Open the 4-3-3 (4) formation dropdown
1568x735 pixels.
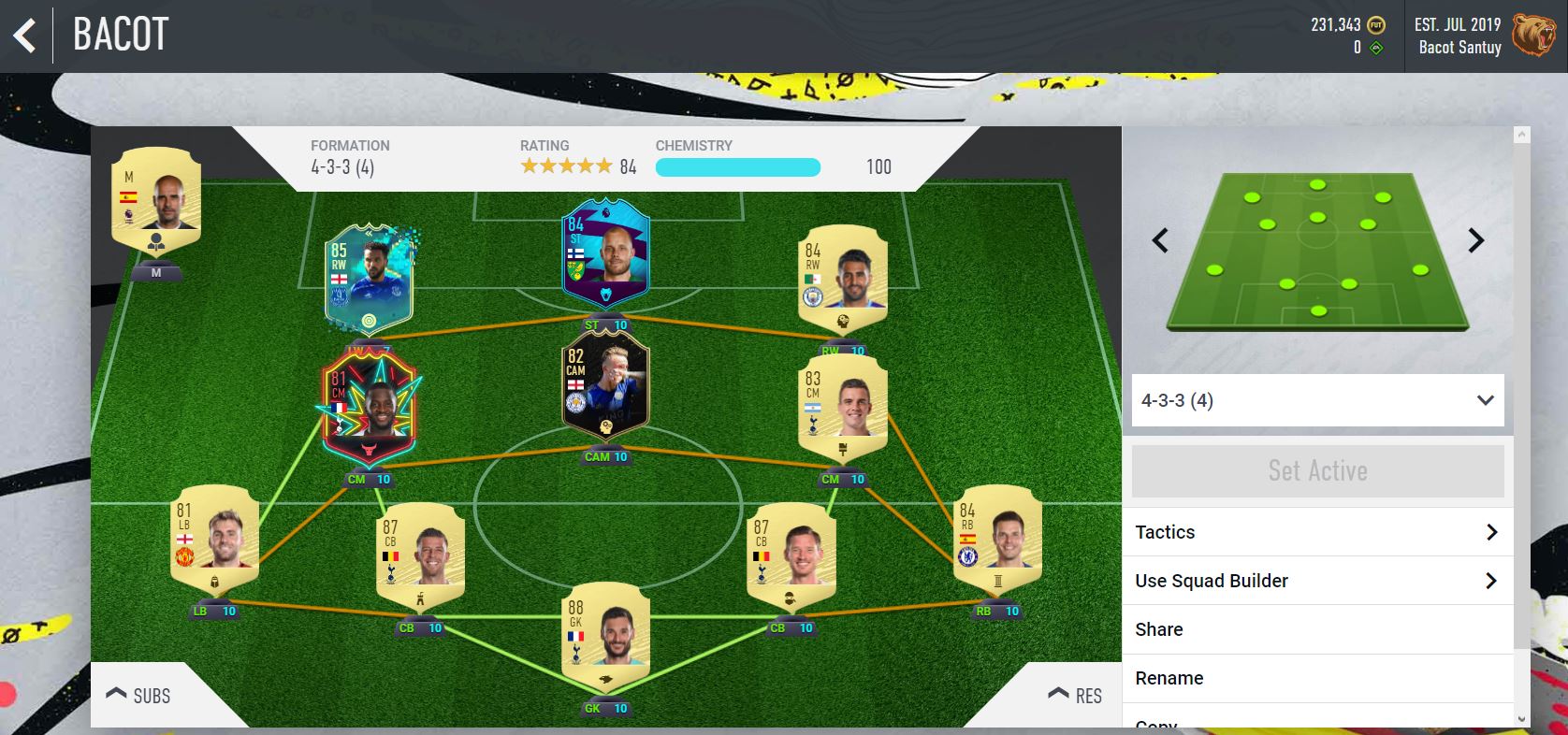point(1317,400)
